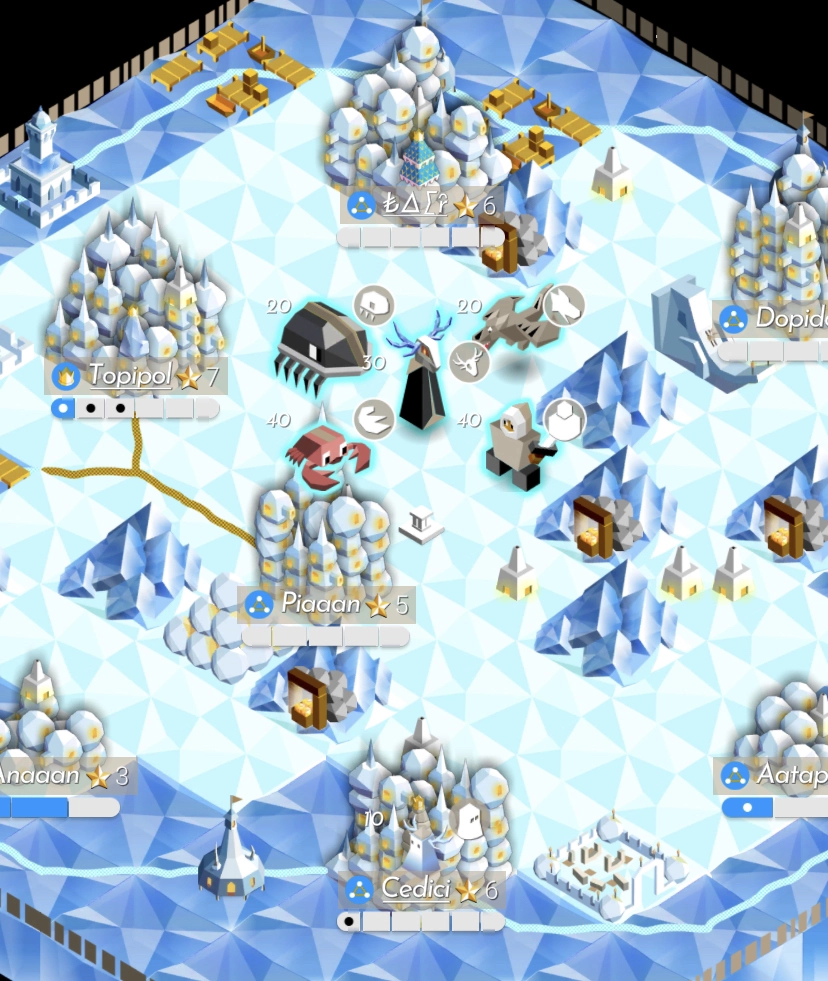Tap the crab claw badge icon
Image resolution: width=828 pixels, height=981 pixels.
(374, 420)
